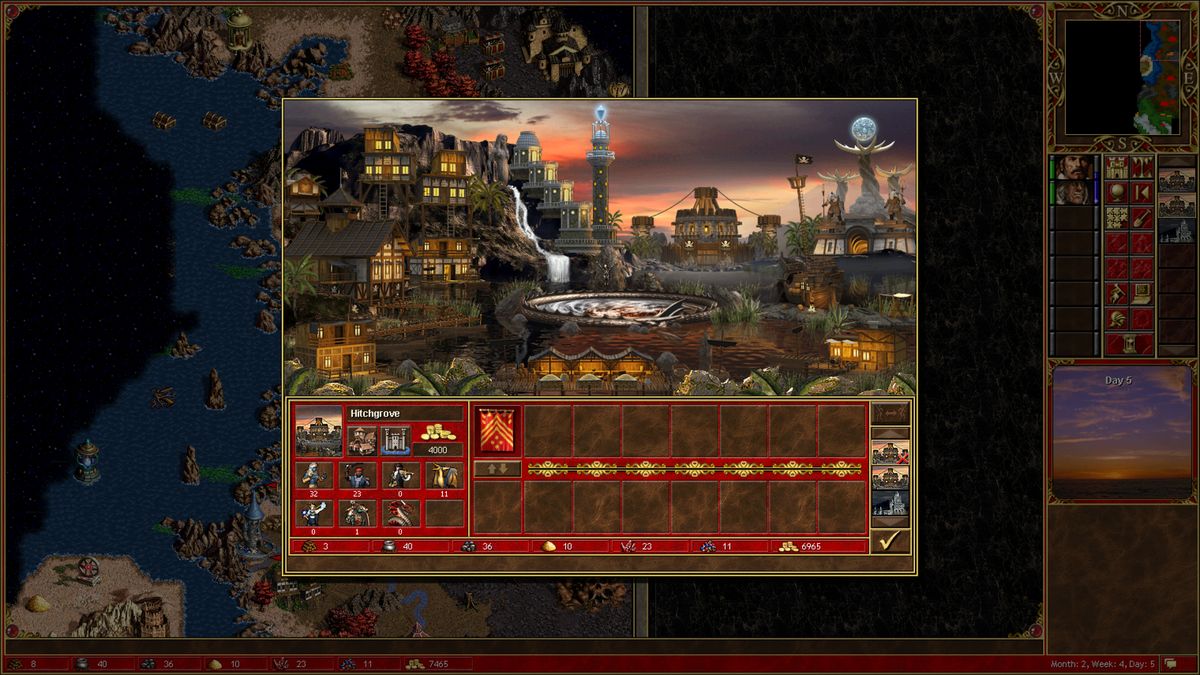Image resolution: width=1200 pixels, height=675 pixels.
Task: Open system options computer button
Action: pos(1141,294)
